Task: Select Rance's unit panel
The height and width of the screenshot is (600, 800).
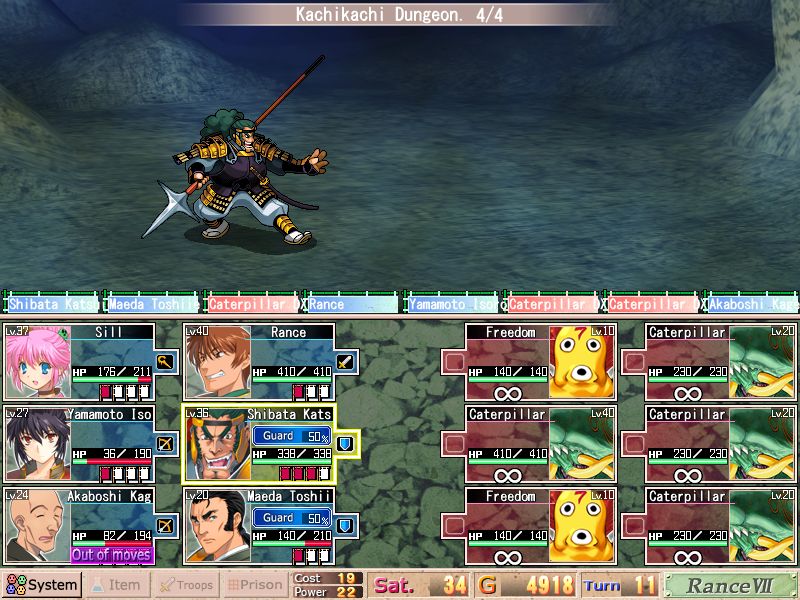Action: [260, 362]
